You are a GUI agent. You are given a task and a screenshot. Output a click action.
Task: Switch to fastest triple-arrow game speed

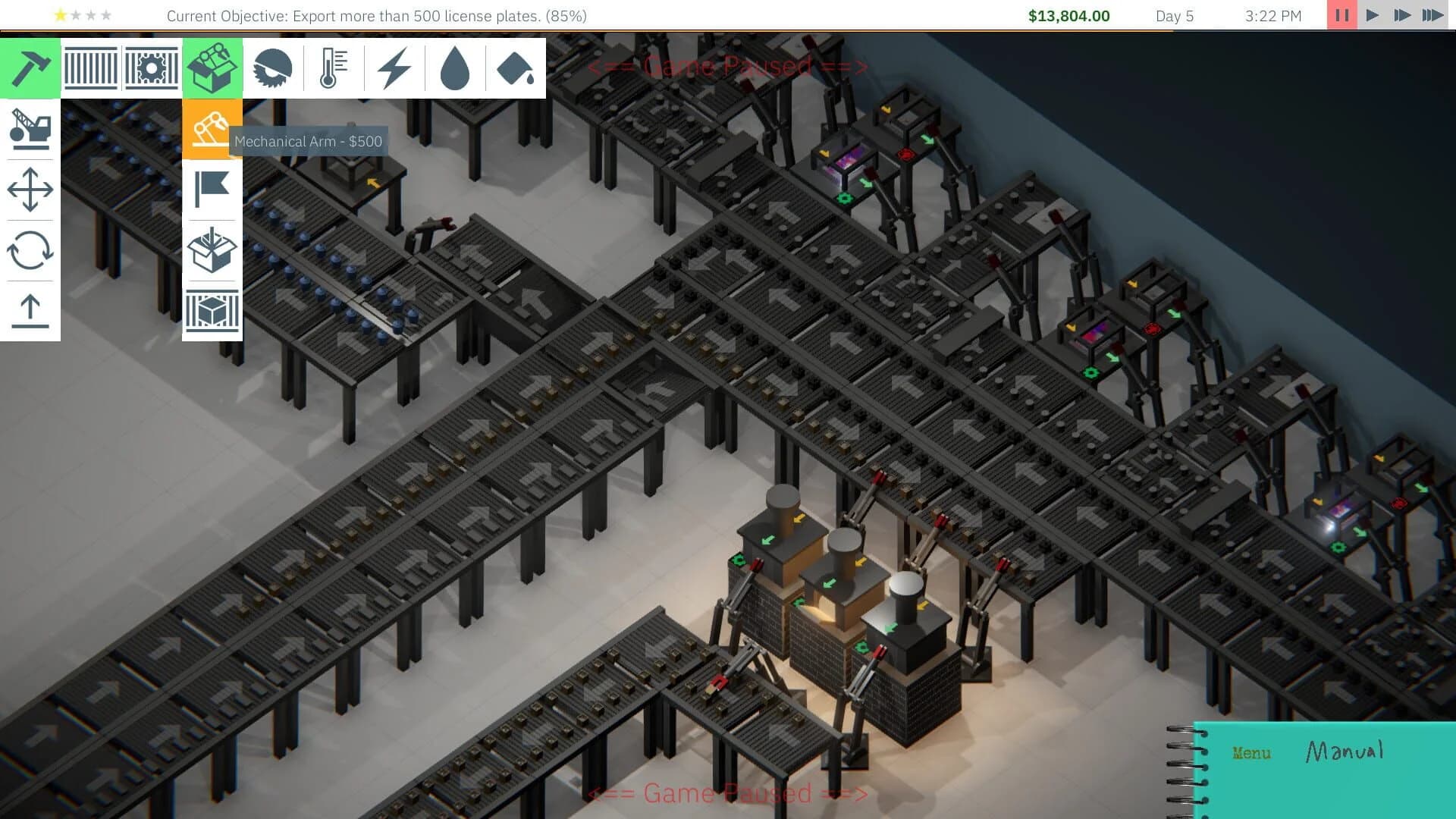click(x=1432, y=14)
